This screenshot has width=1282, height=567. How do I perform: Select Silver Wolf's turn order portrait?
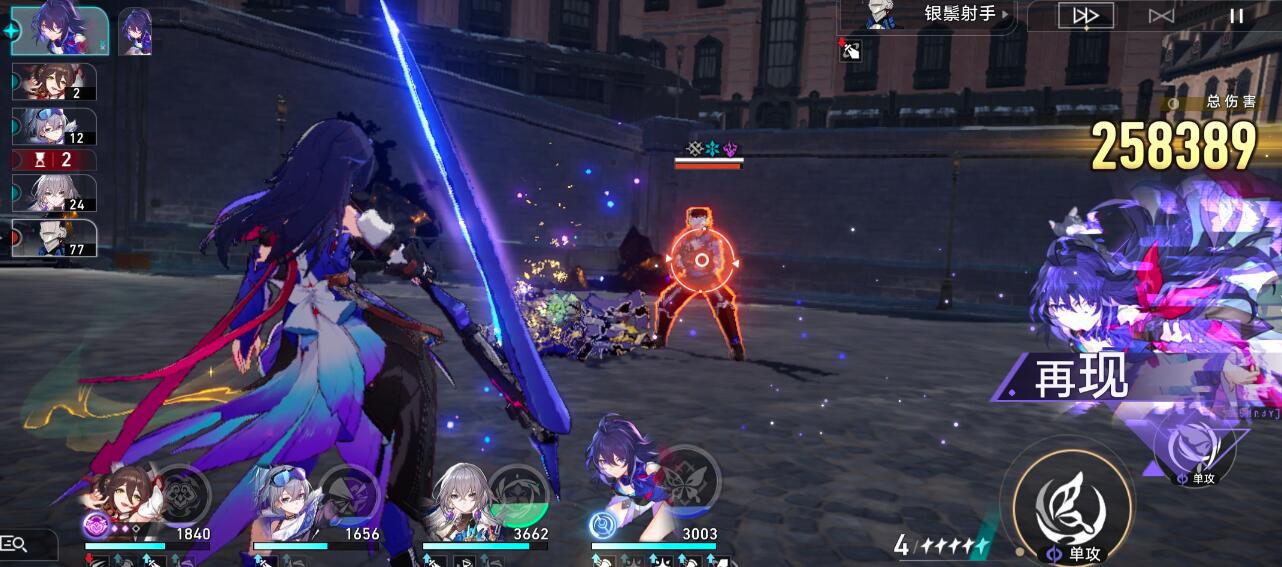point(54,127)
